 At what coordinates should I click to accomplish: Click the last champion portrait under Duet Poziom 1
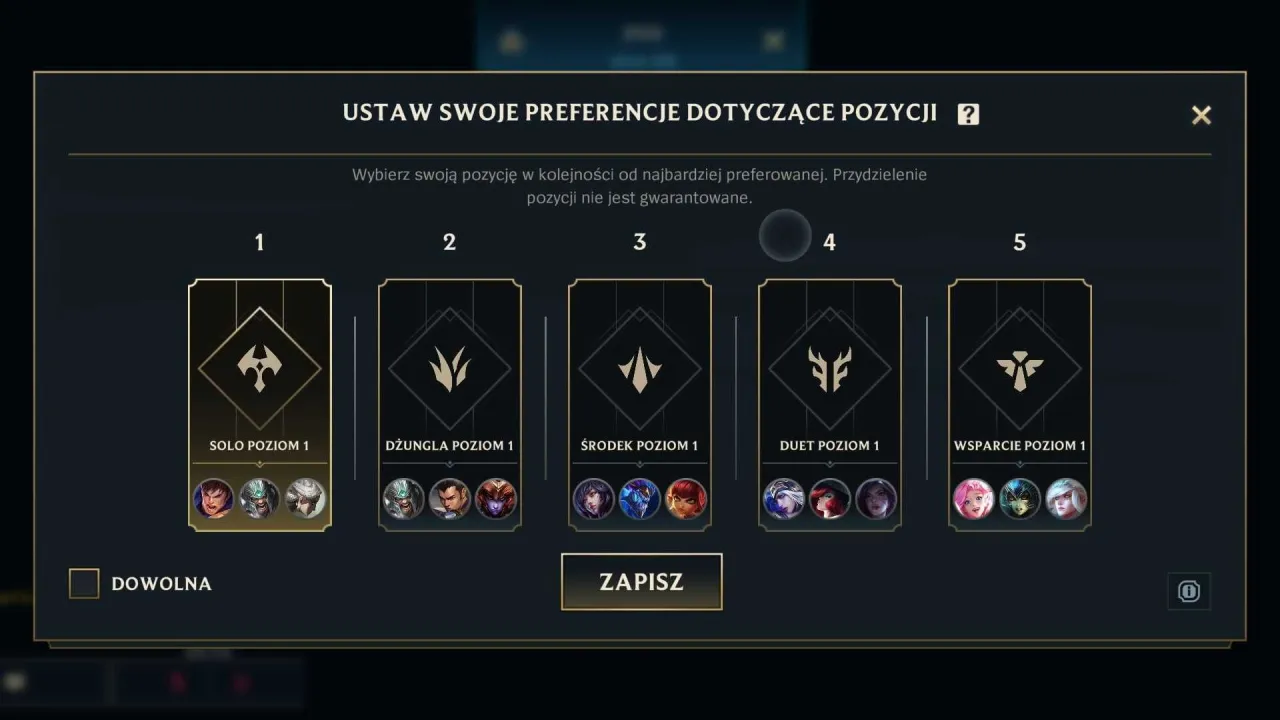[874, 499]
